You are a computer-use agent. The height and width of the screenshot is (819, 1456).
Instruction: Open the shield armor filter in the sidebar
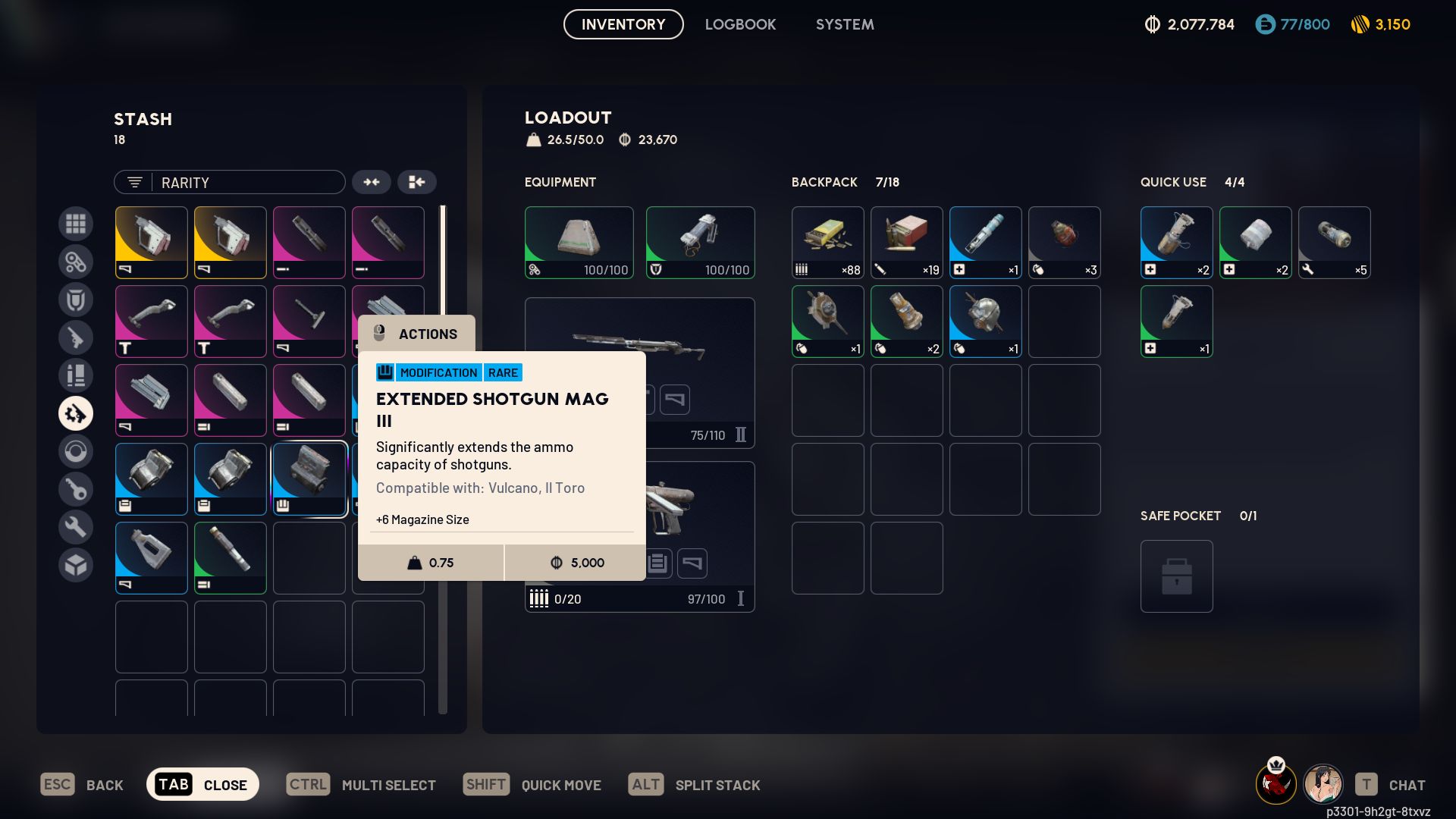(76, 300)
